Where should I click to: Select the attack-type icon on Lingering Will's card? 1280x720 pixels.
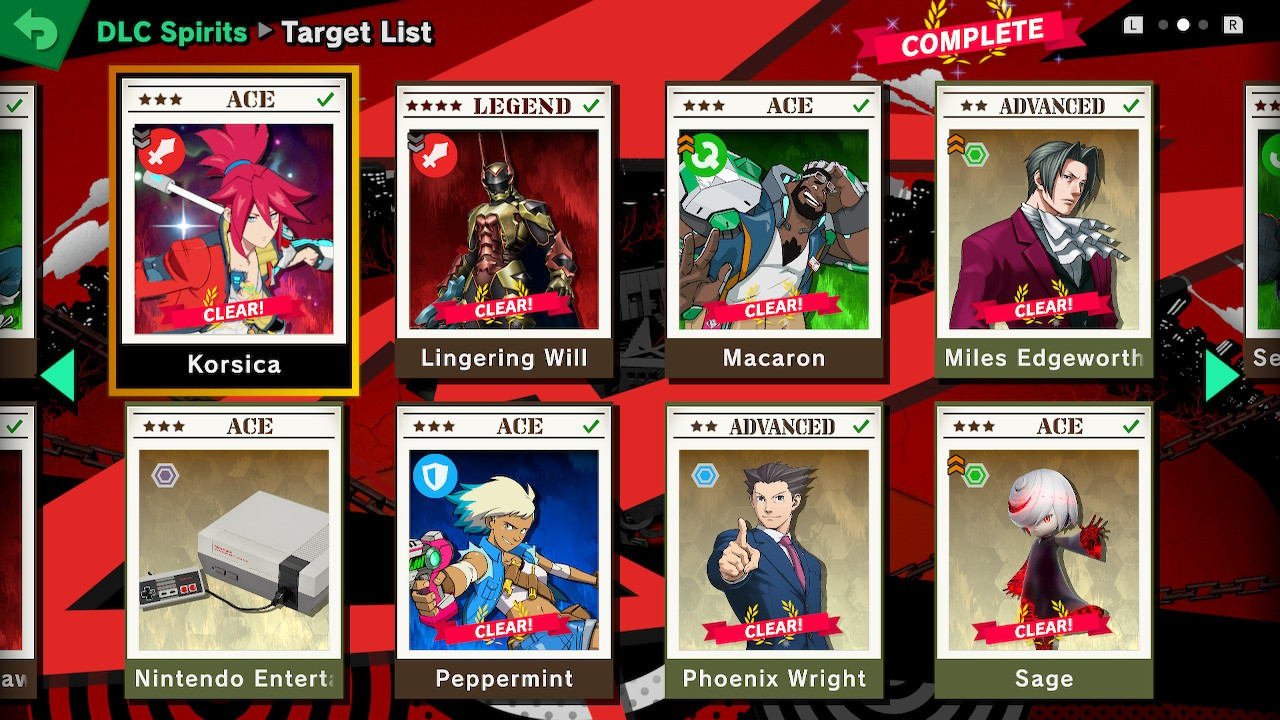pyautogui.click(x=432, y=155)
